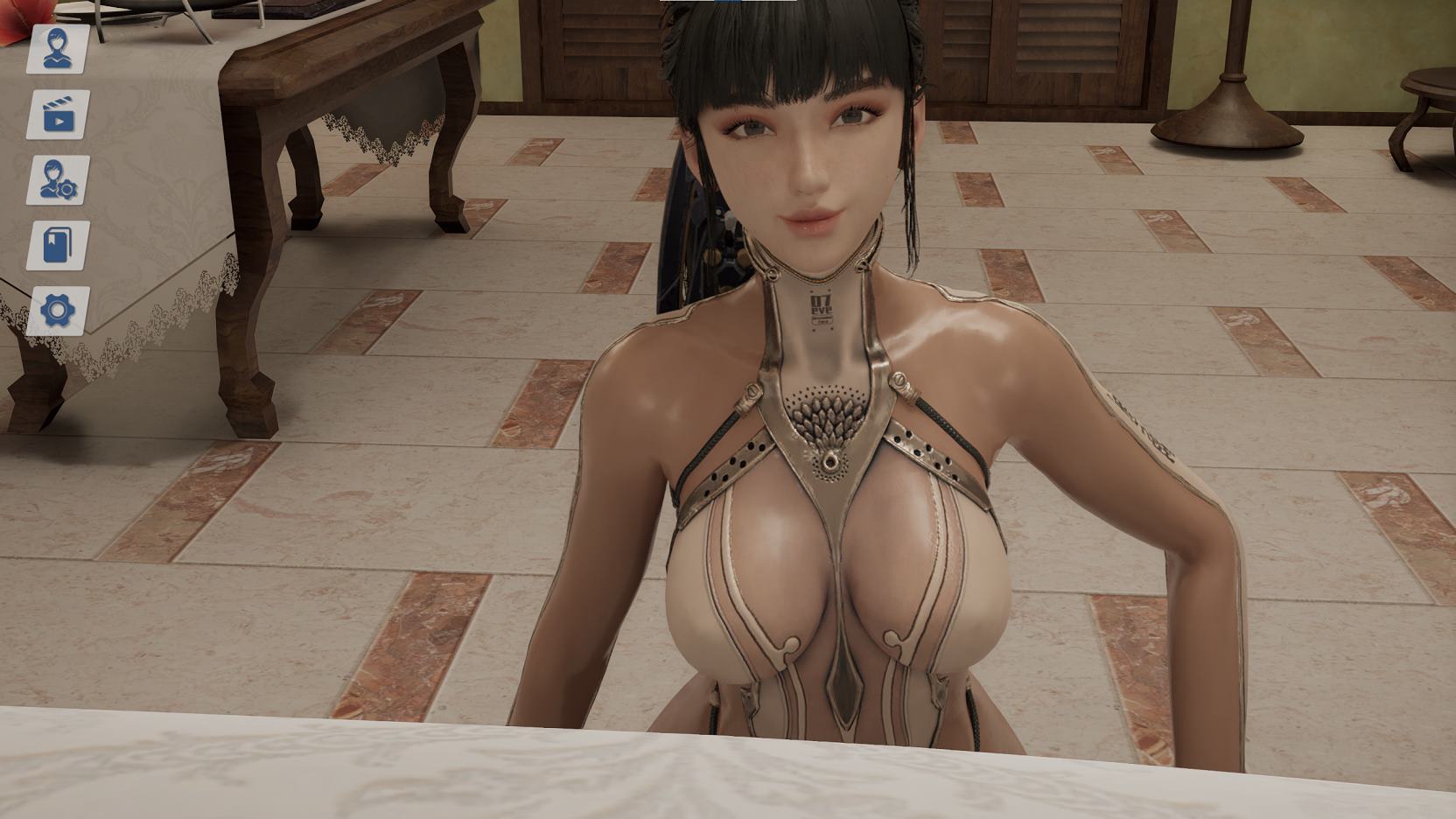The image size is (1456, 819).
Task: Open the character profile icon
Action: [x=58, y=49]
